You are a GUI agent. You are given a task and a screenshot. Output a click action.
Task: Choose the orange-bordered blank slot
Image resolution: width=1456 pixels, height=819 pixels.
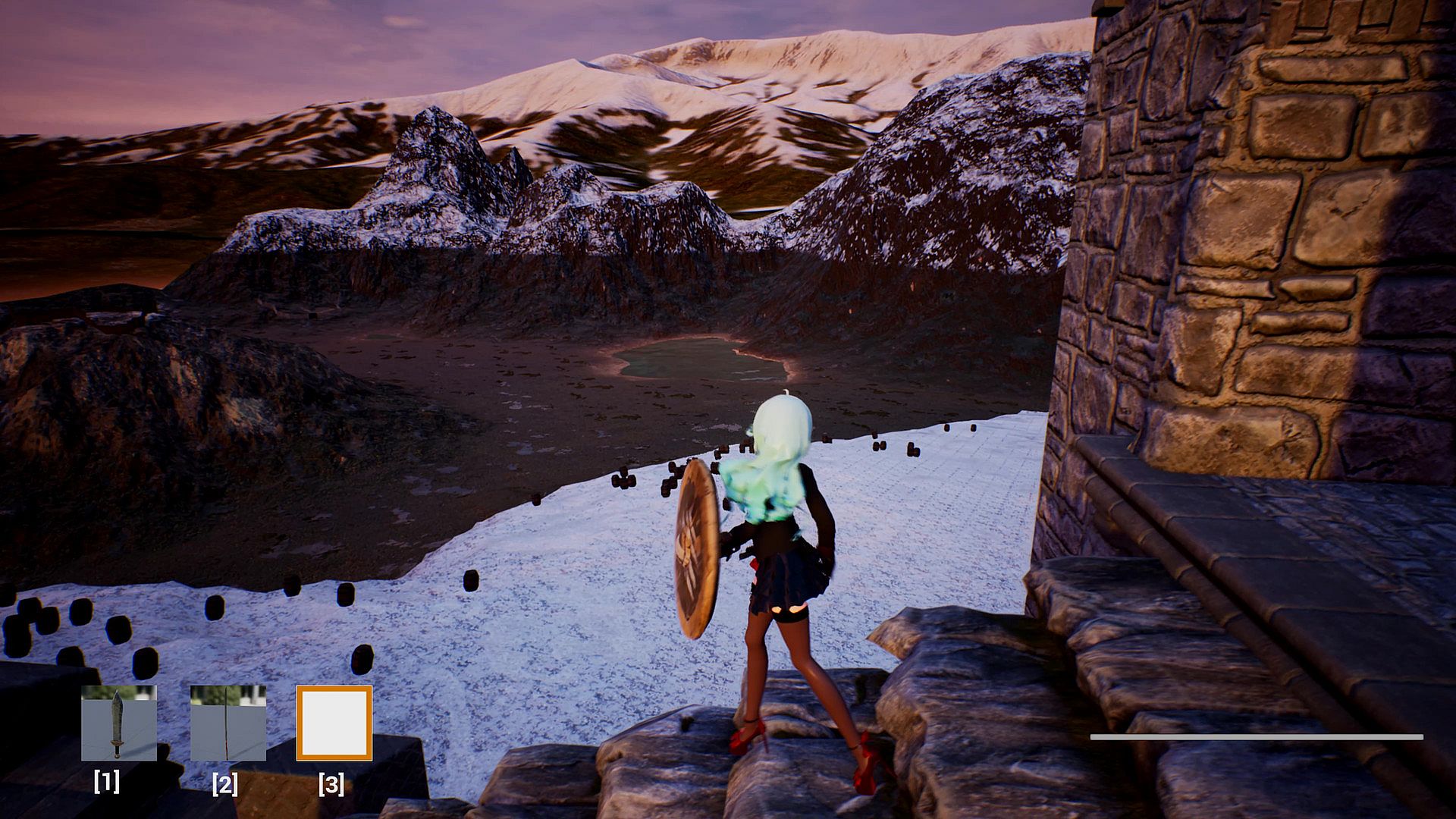pyautogui.click(x=334, y=723)
